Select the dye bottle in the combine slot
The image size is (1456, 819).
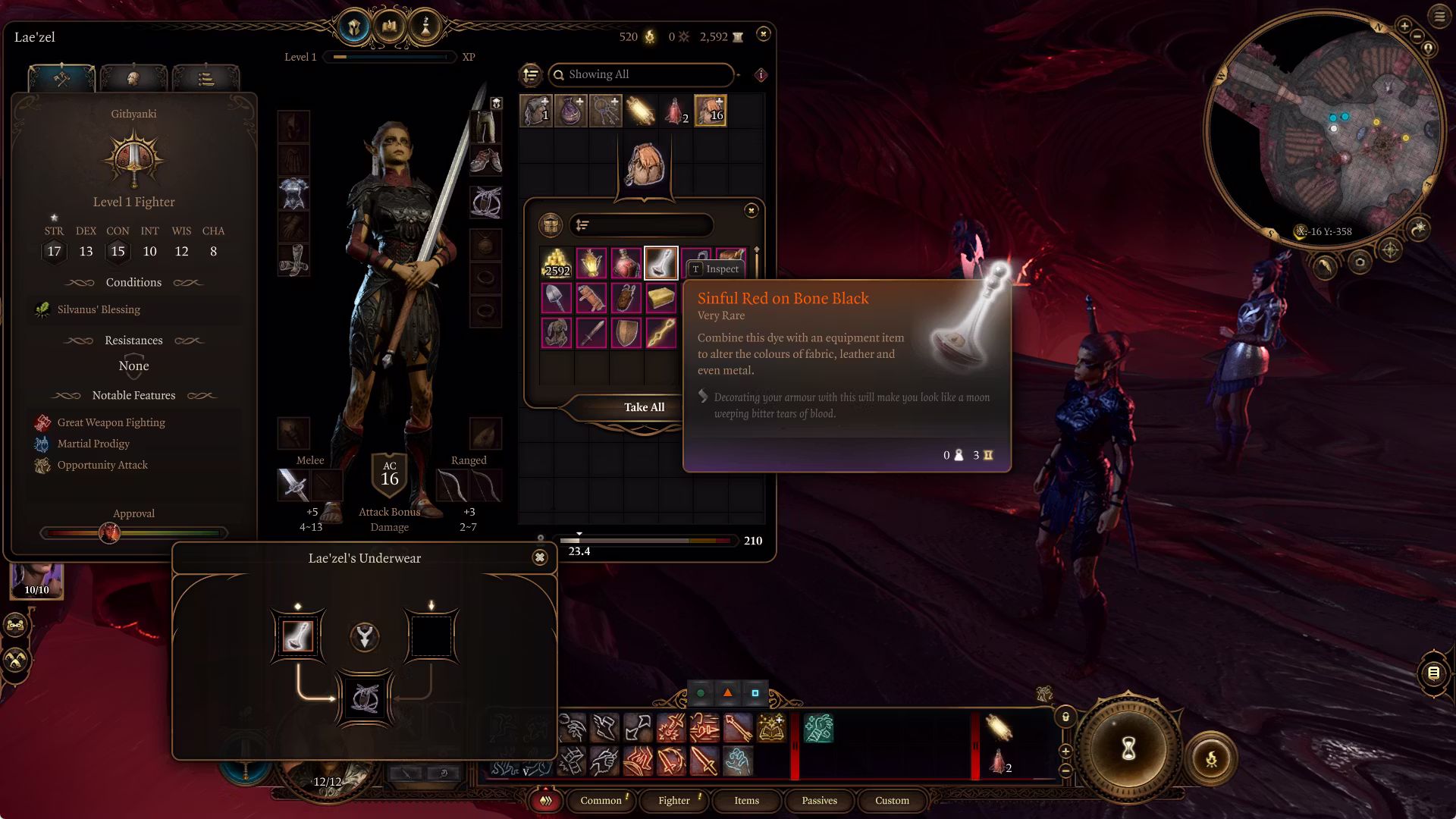[297, 635]
